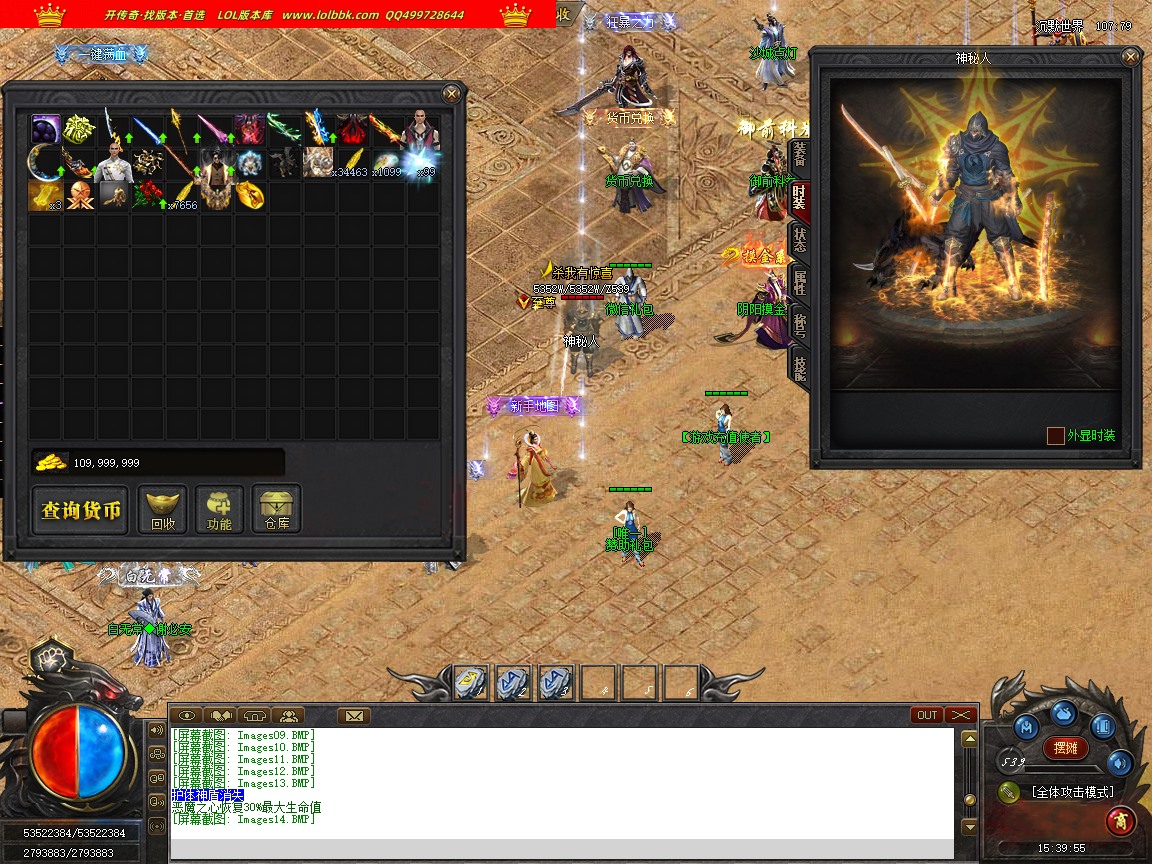Viewport: 1152px width, 864px height.
Task: Close the inventory bag window
Action: pyautogui.click(x=451, y=94)
